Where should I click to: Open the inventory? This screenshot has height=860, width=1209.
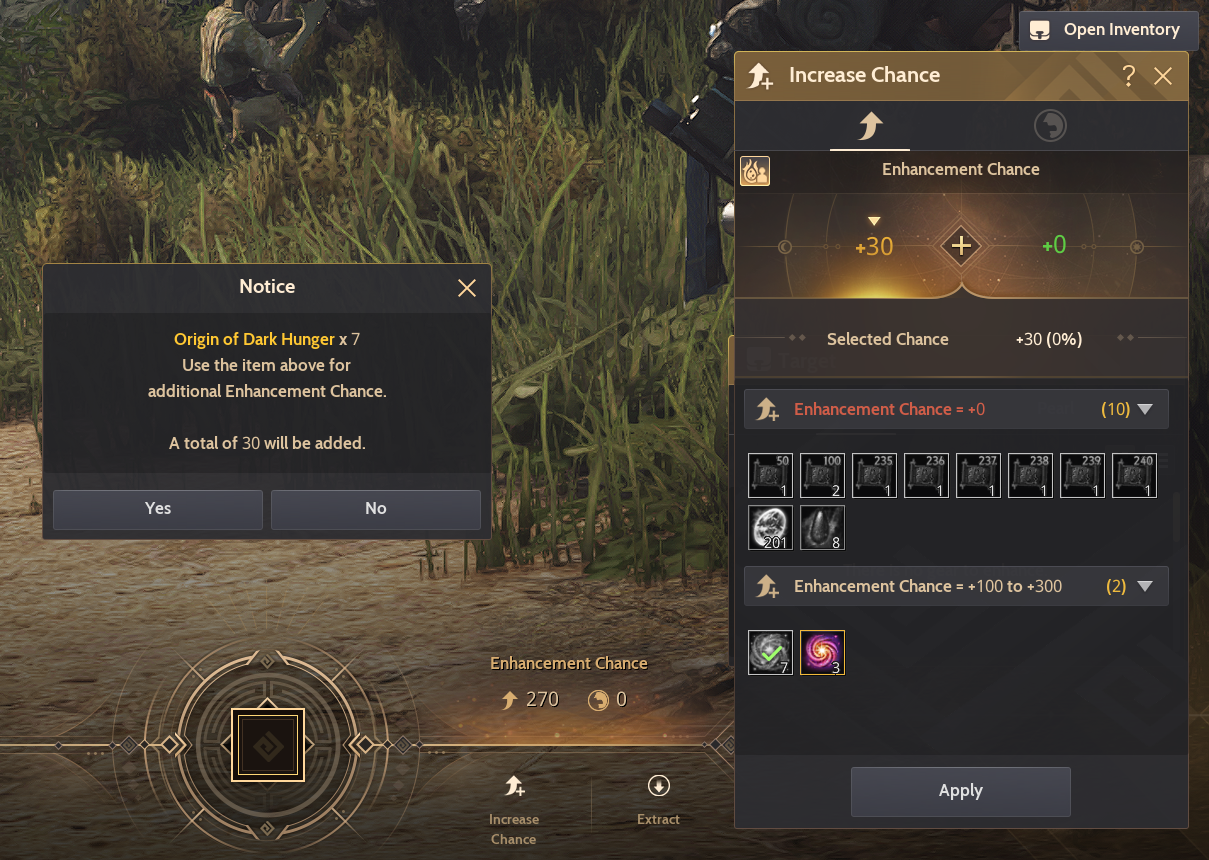coord(1107,30)
